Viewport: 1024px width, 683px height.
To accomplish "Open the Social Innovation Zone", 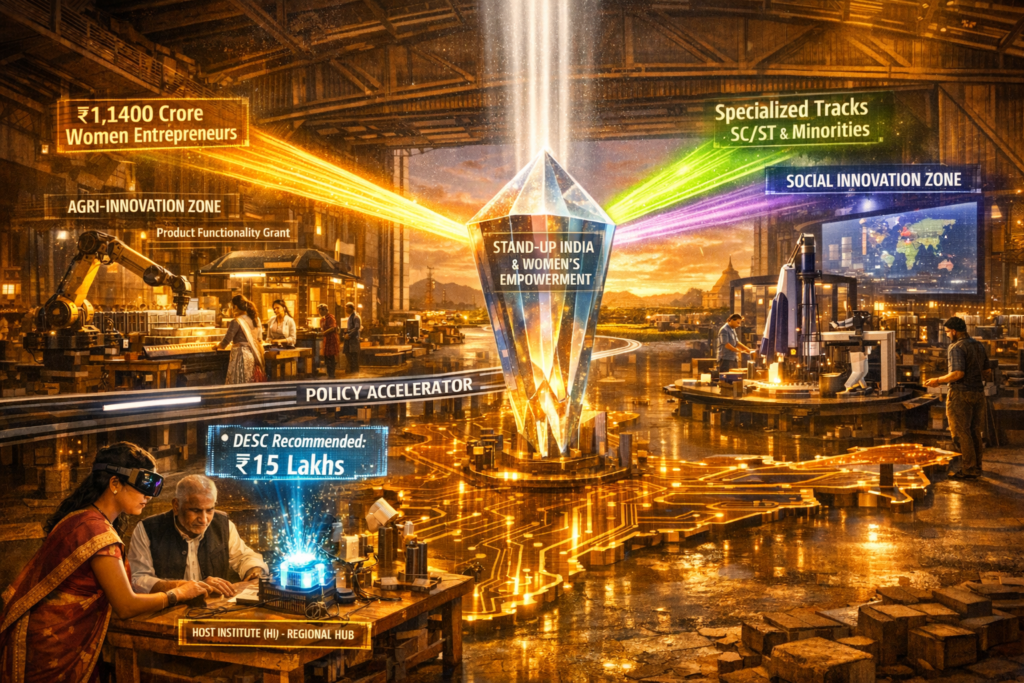I will point(872,180).
